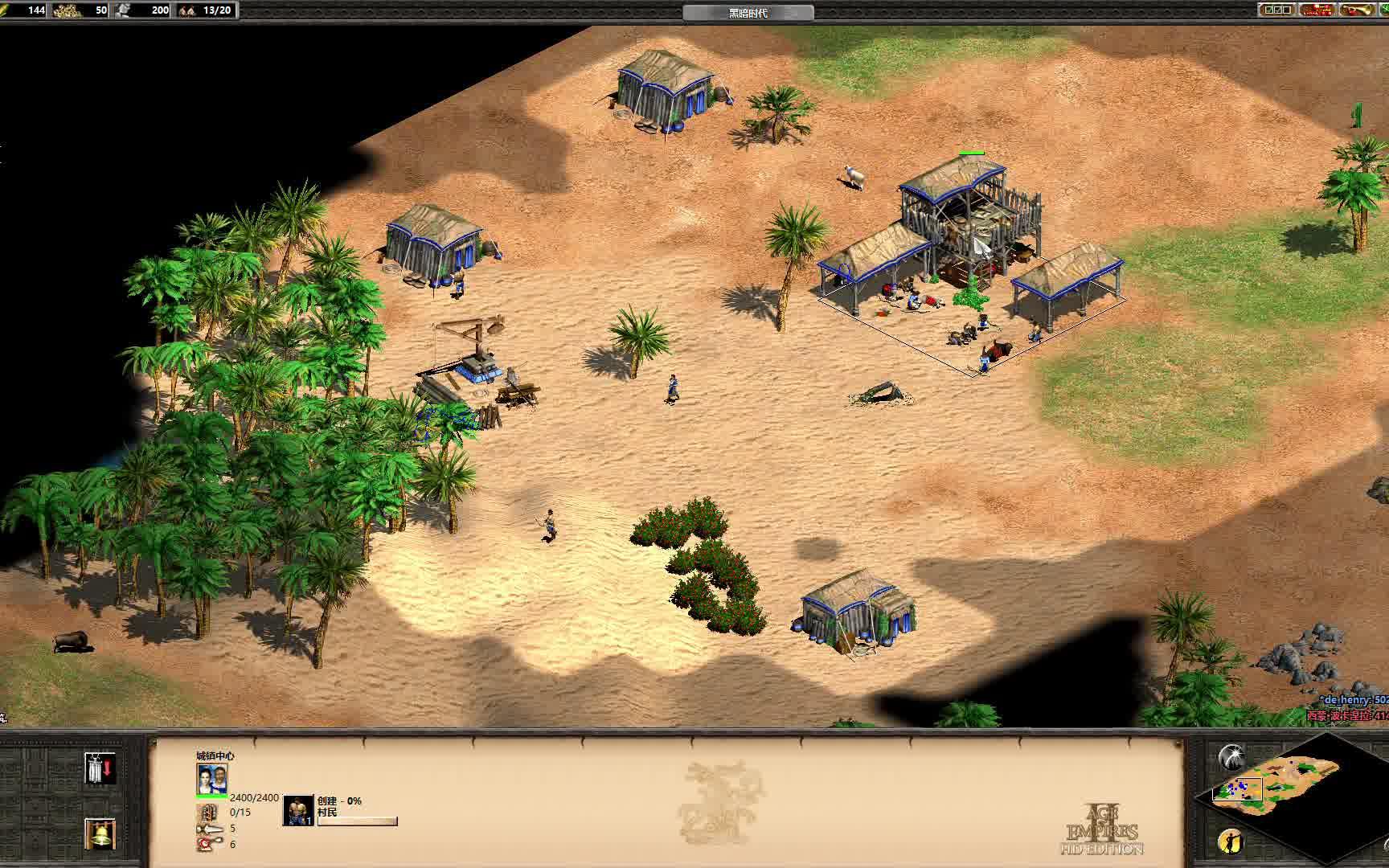The width and height of the screenshot is (1389, 868).
Task: Select the Town Center portrait
Action: tap(212, 778)
